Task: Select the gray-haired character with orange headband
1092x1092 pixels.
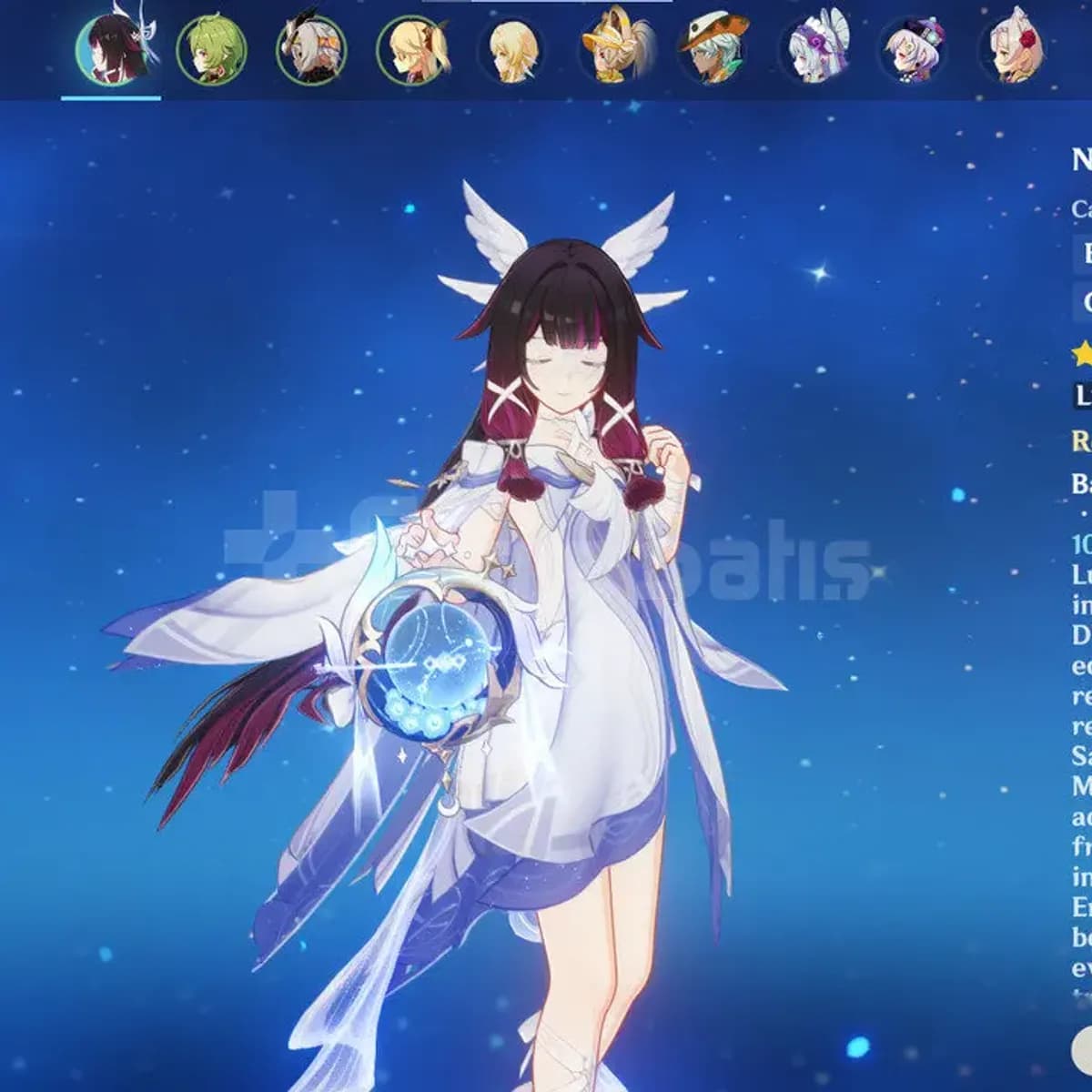Action: [x=311, y=50]
